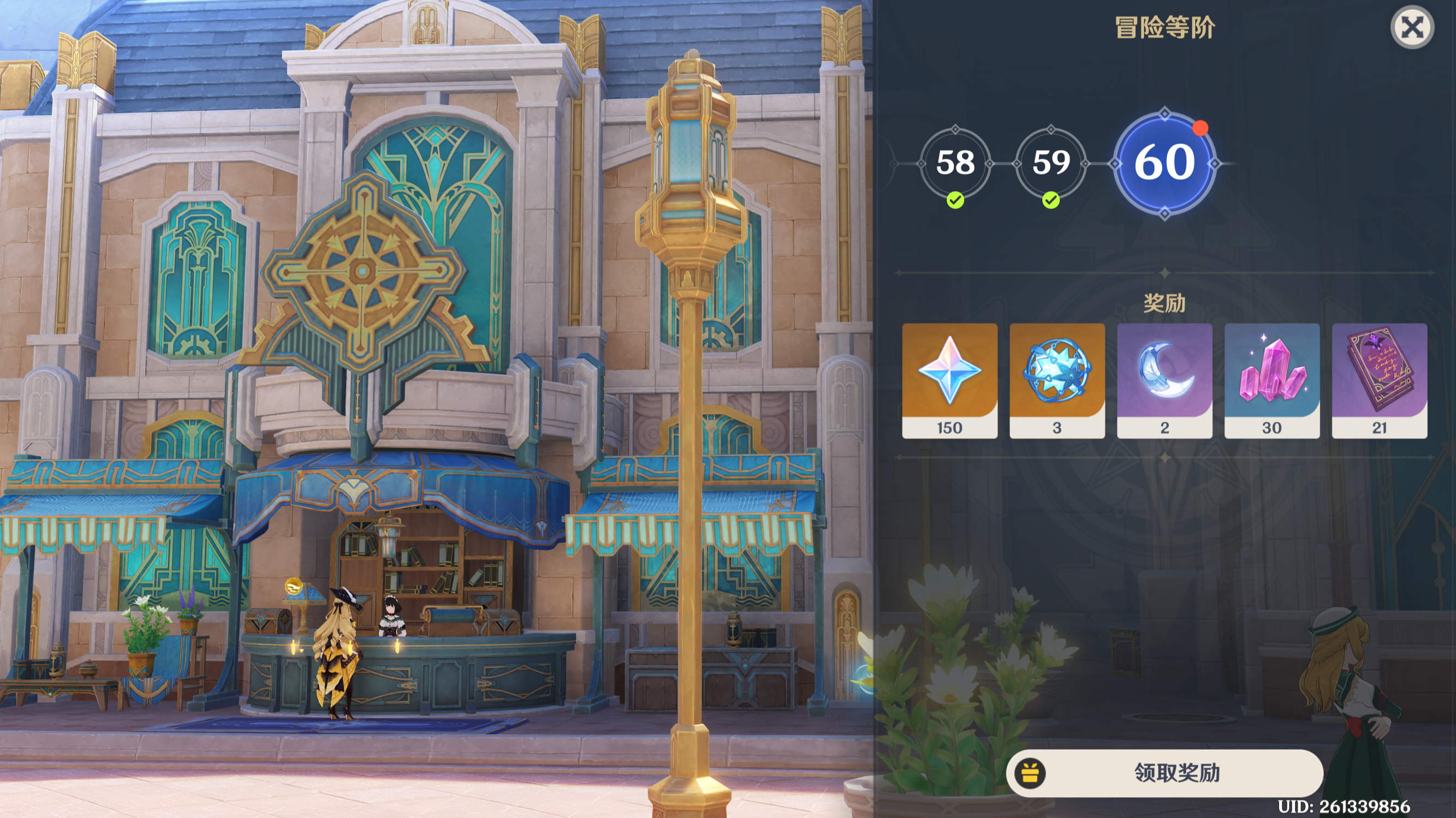Select Adventure Rank 58 node
Image resolution: width=1456 pixels, height=818 pixels.
(955, 163)
